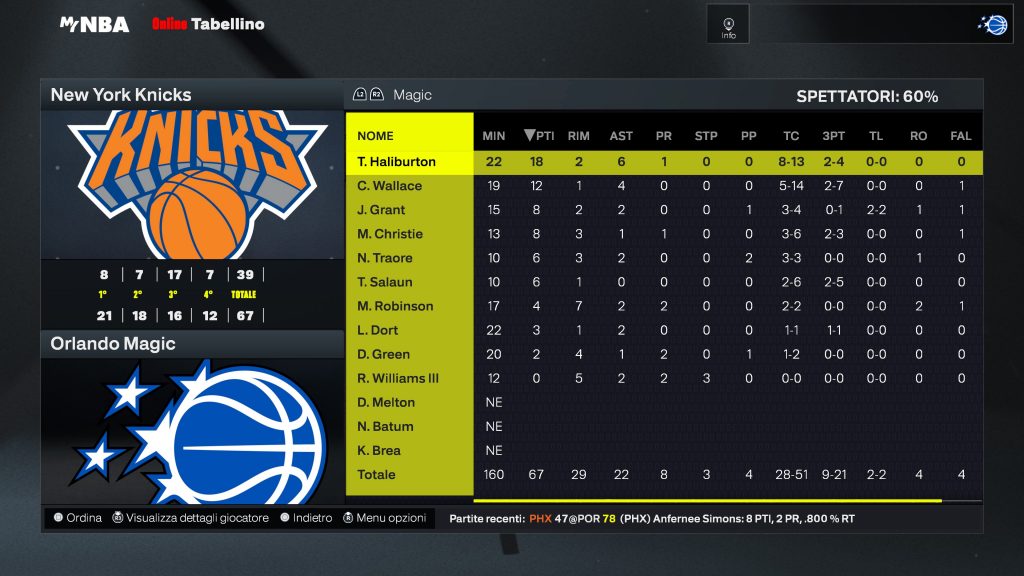
Task: Click L. Dort's player row
Action: 379,330
